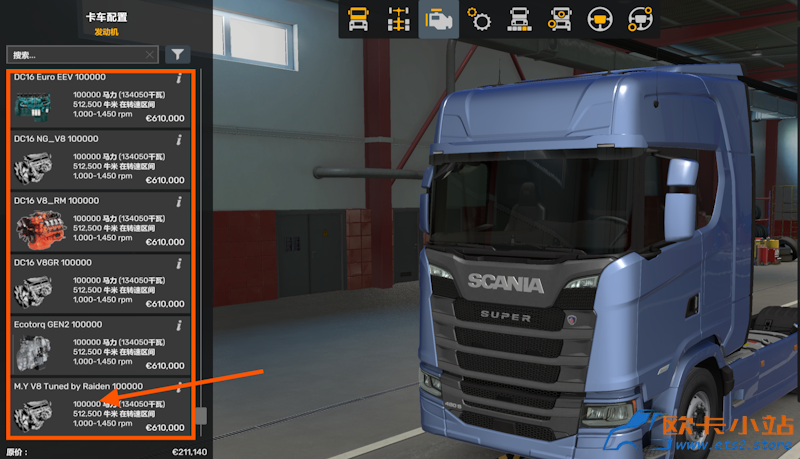Screen dimensions: 800x459
Task: Switch to the chassis configuration tab
Action: (398, 19)
